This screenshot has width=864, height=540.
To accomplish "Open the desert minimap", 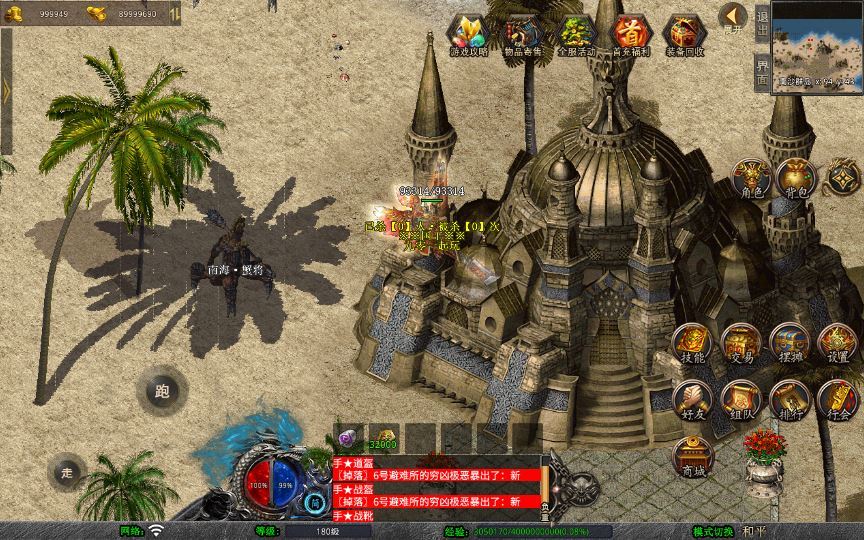I will coord(817,46).
